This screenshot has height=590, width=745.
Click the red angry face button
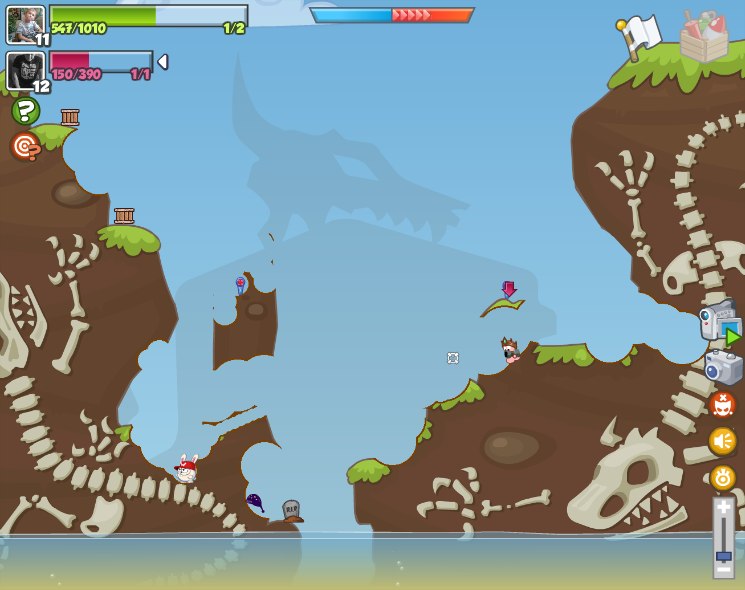coord(722,405)
